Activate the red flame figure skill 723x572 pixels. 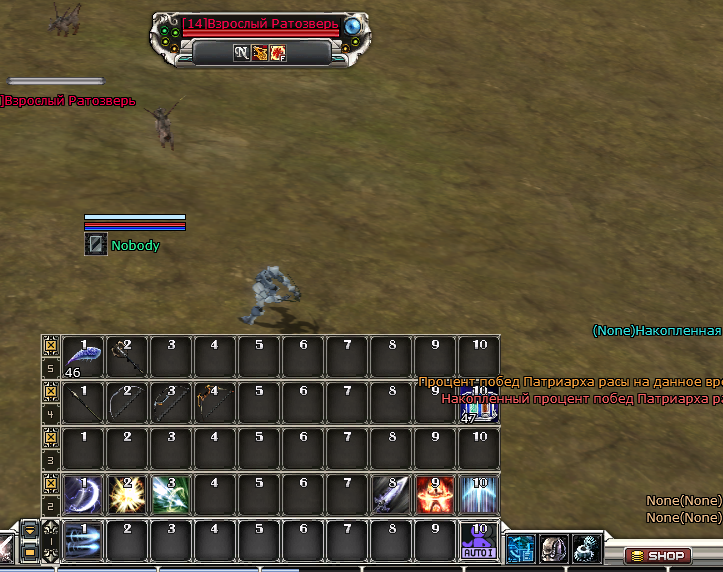[435, 494]
